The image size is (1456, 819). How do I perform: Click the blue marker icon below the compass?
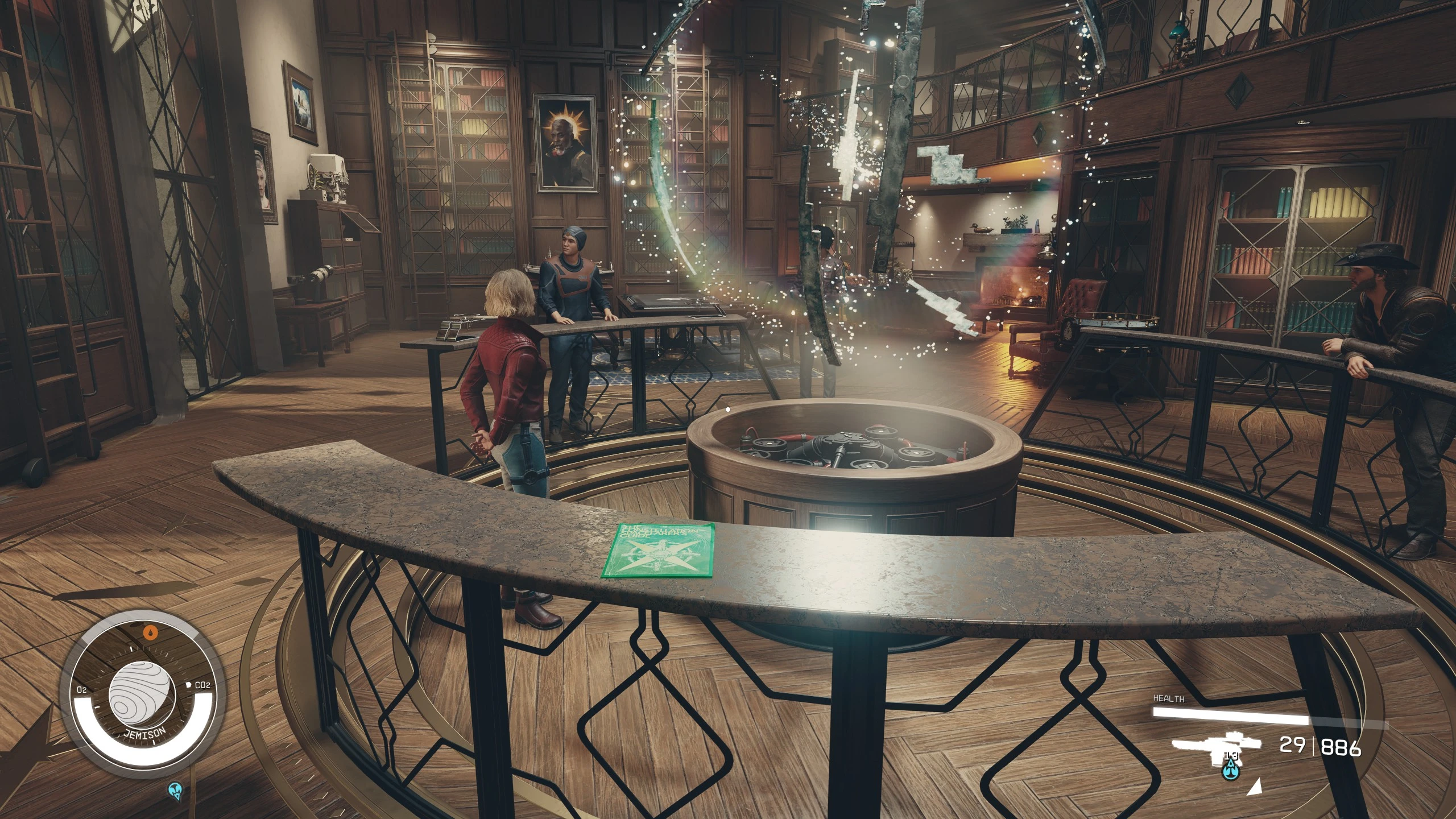[175, 789]
